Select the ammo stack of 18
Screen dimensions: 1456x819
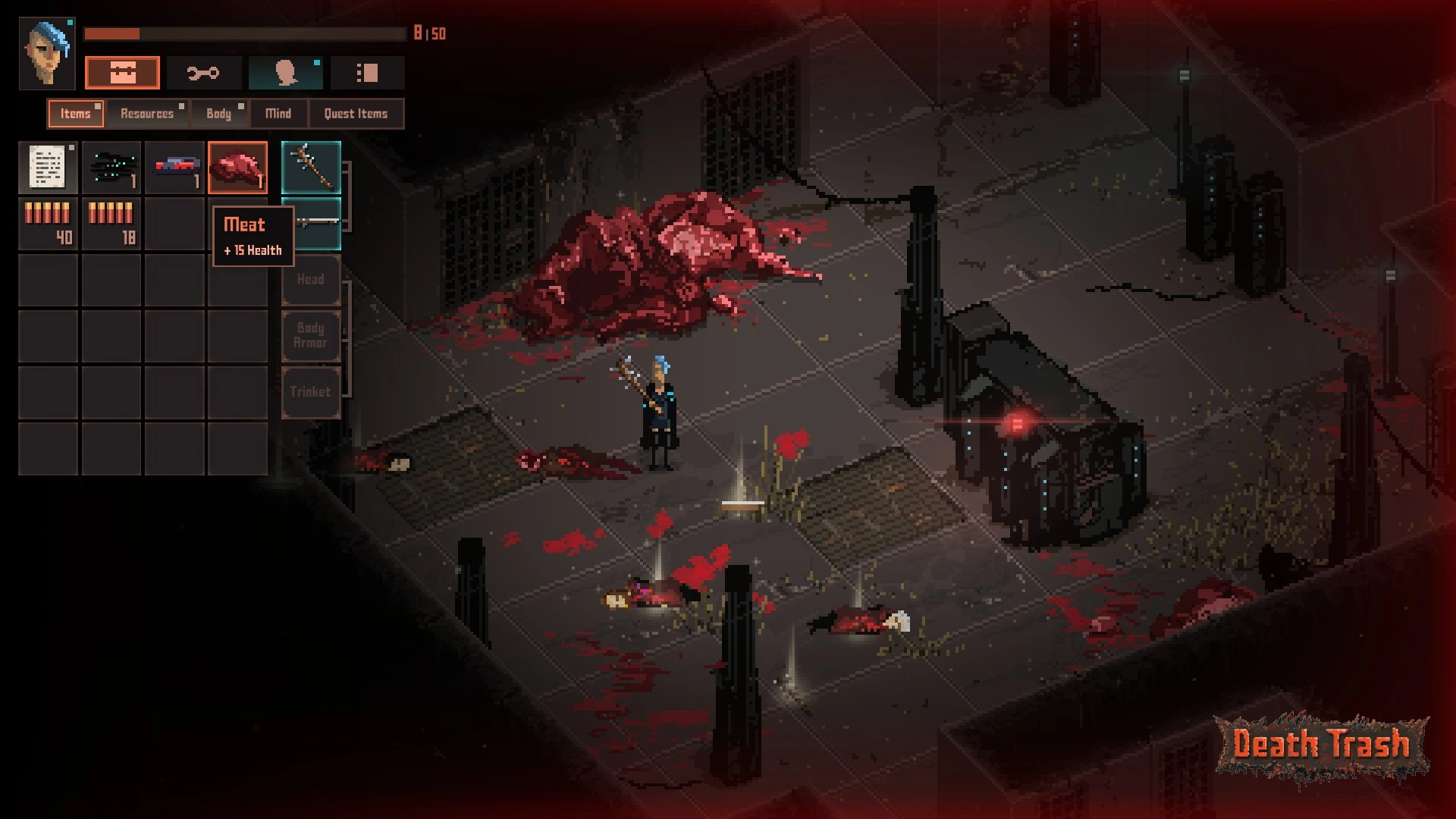point(111,224)
